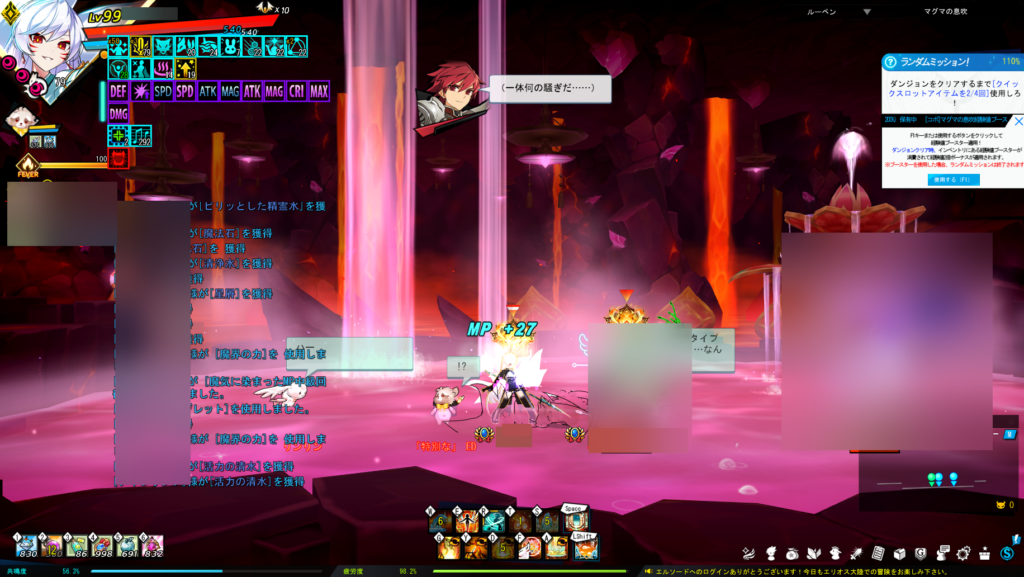Use the quick slot item with count 830
The width and height of the screenshot is (1024, 577).
[27, 545]
